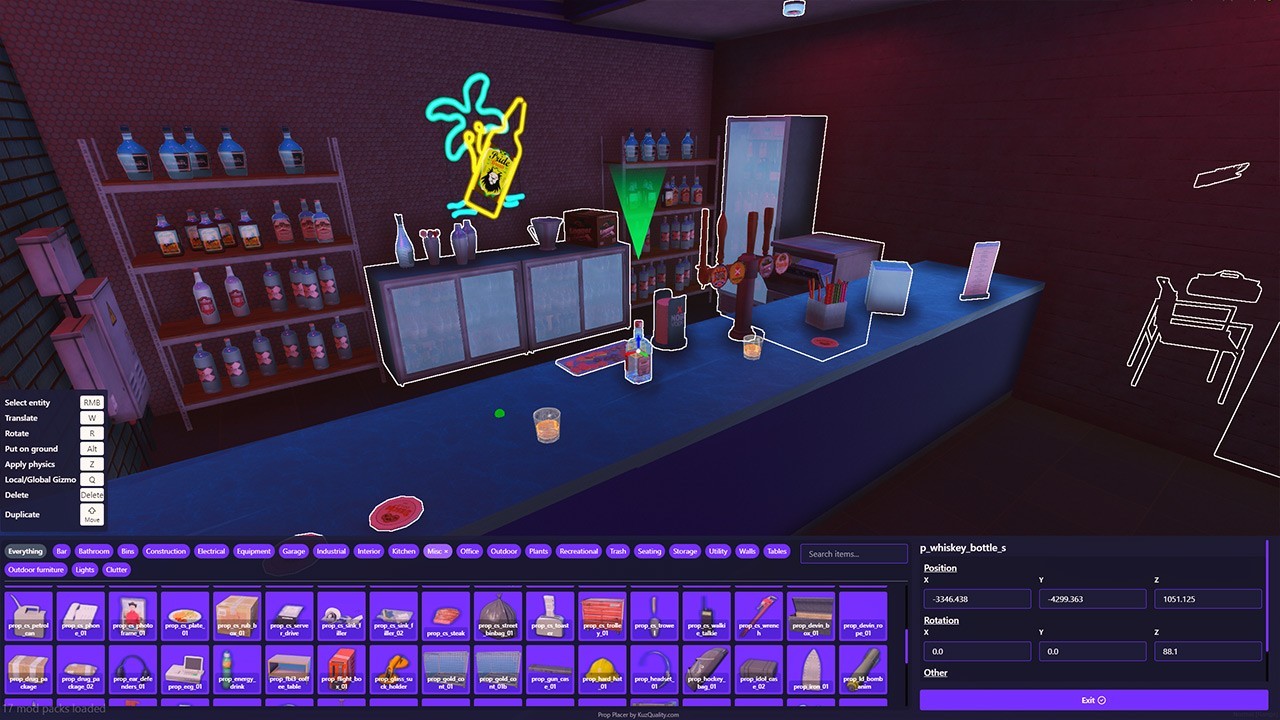Image resolution: width=1280 pixels, height=720 pixels.
Task: Choose the prop_cs_petrol_can icon
Action: click(29, 615)
